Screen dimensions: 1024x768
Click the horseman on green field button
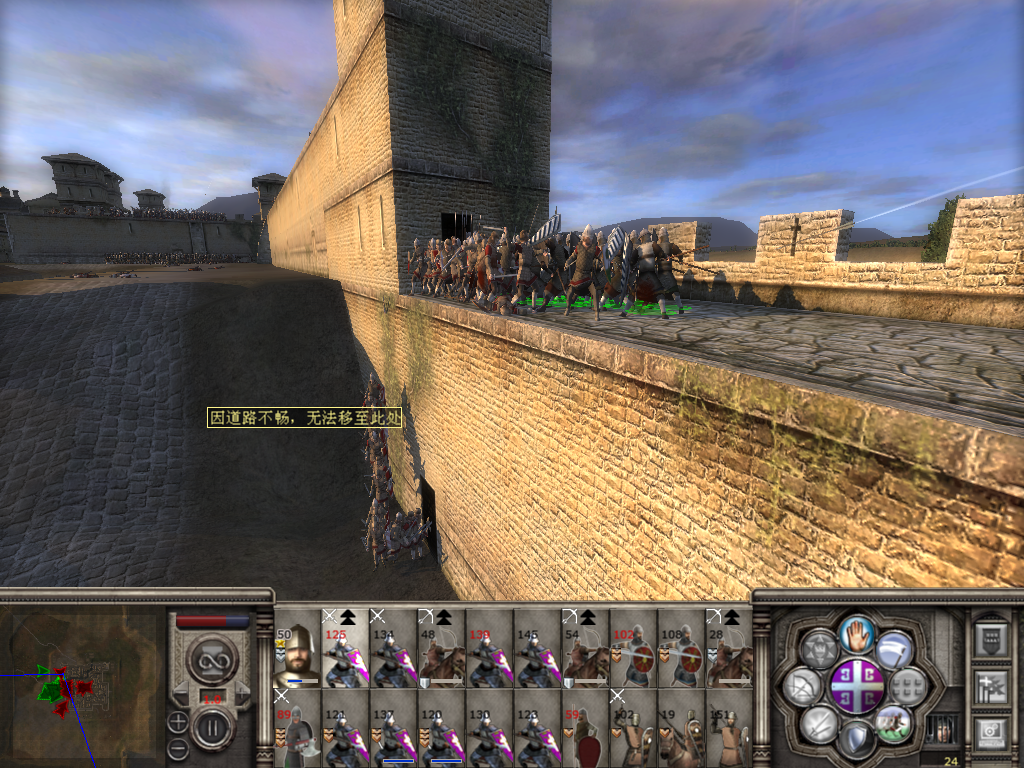pos(893,722)
